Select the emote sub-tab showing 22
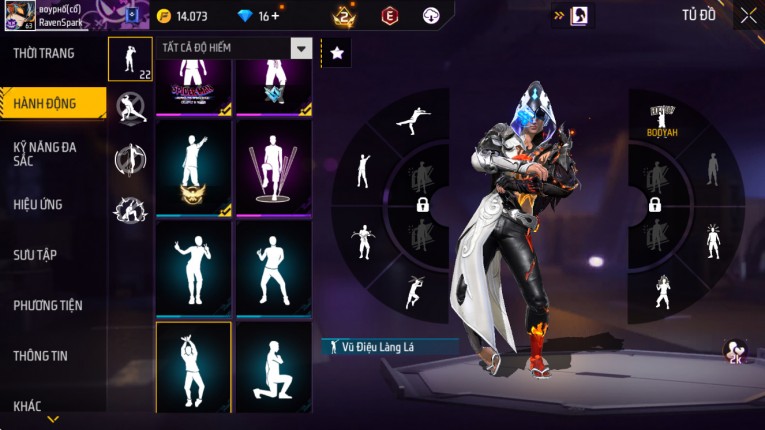Viewport: 765px width, 430px height. (130, 59)
